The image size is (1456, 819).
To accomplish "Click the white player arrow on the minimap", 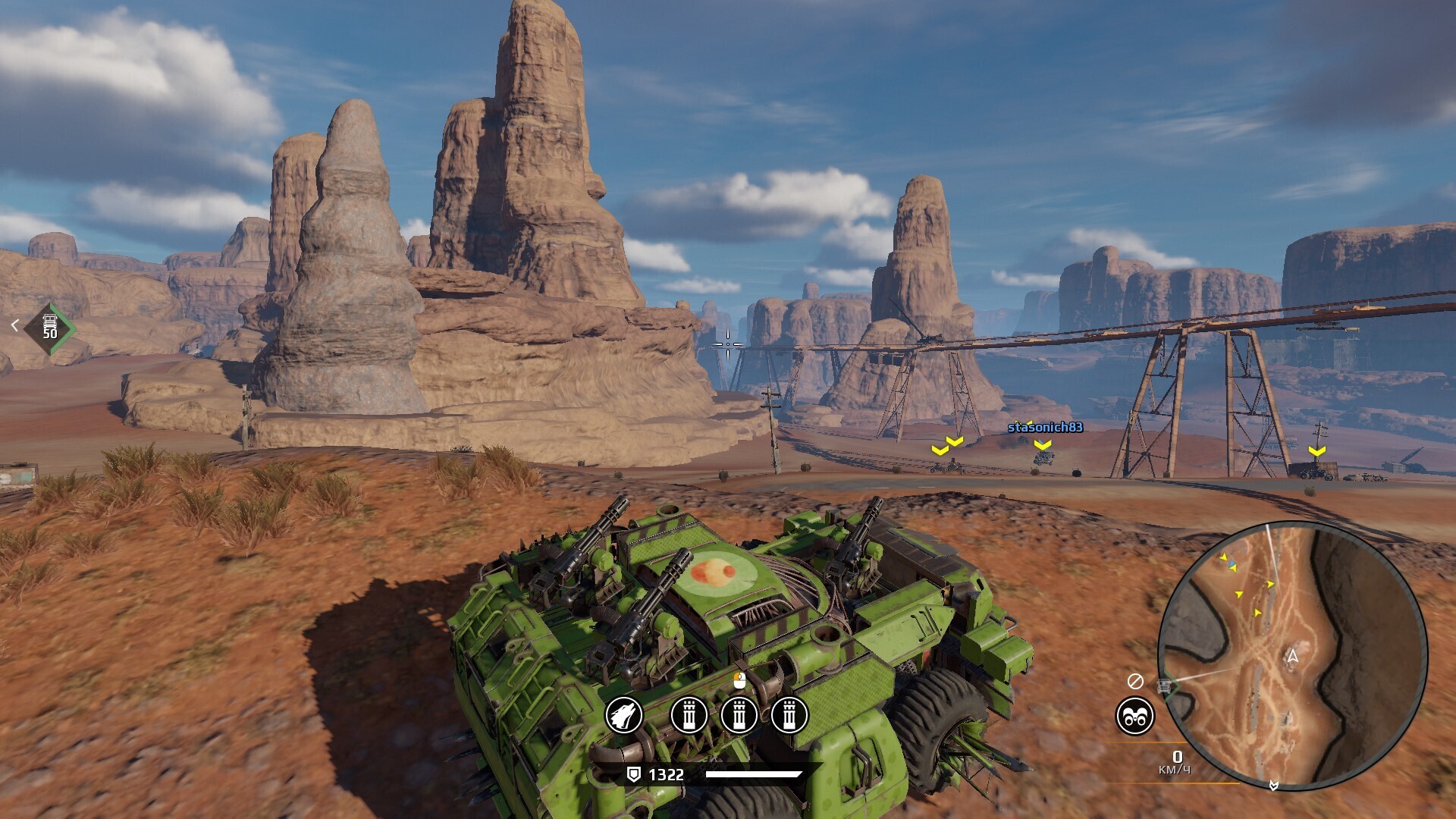I will click(1293, 656).
